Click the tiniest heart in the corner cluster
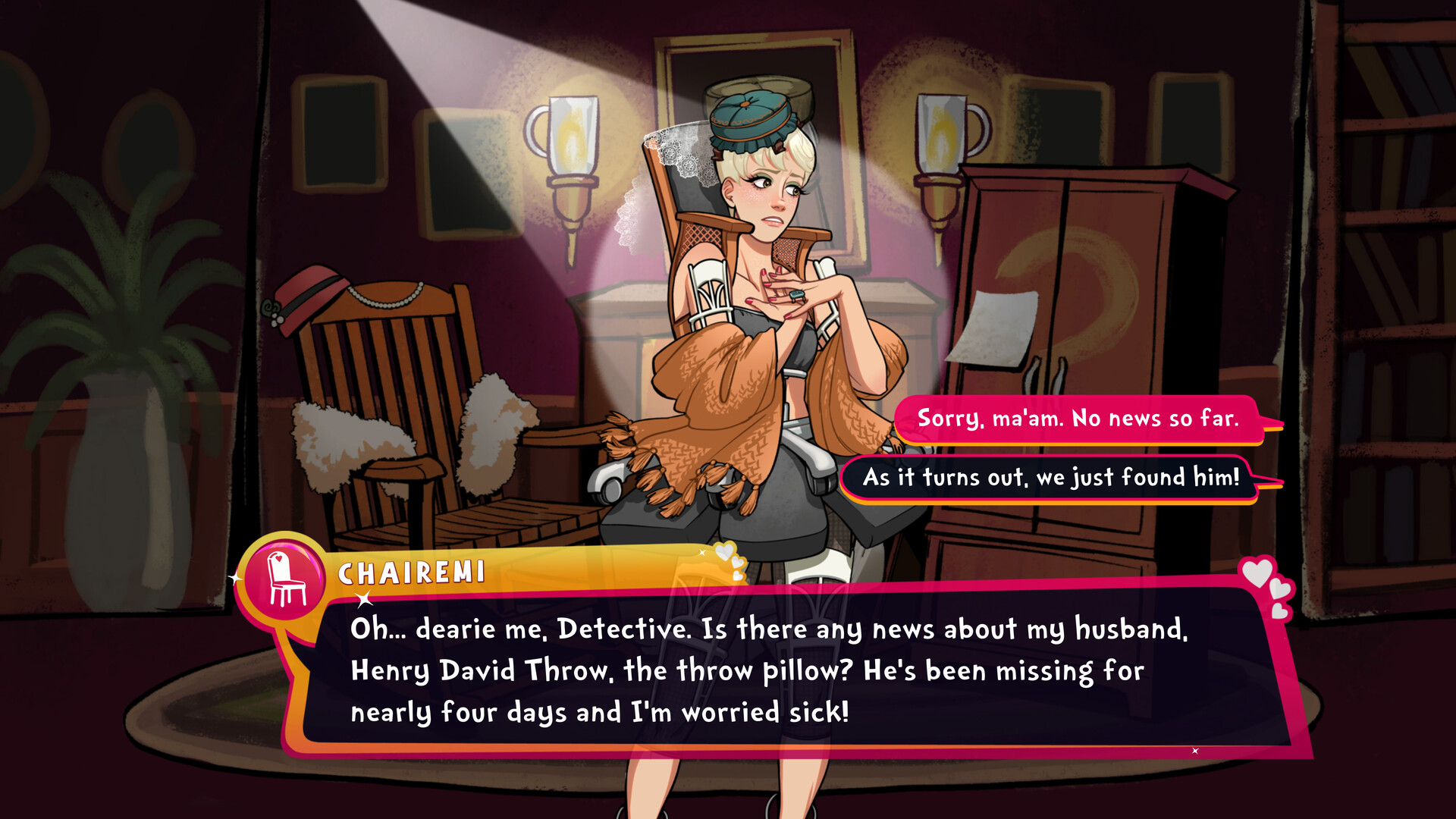 click(1279, 610)
